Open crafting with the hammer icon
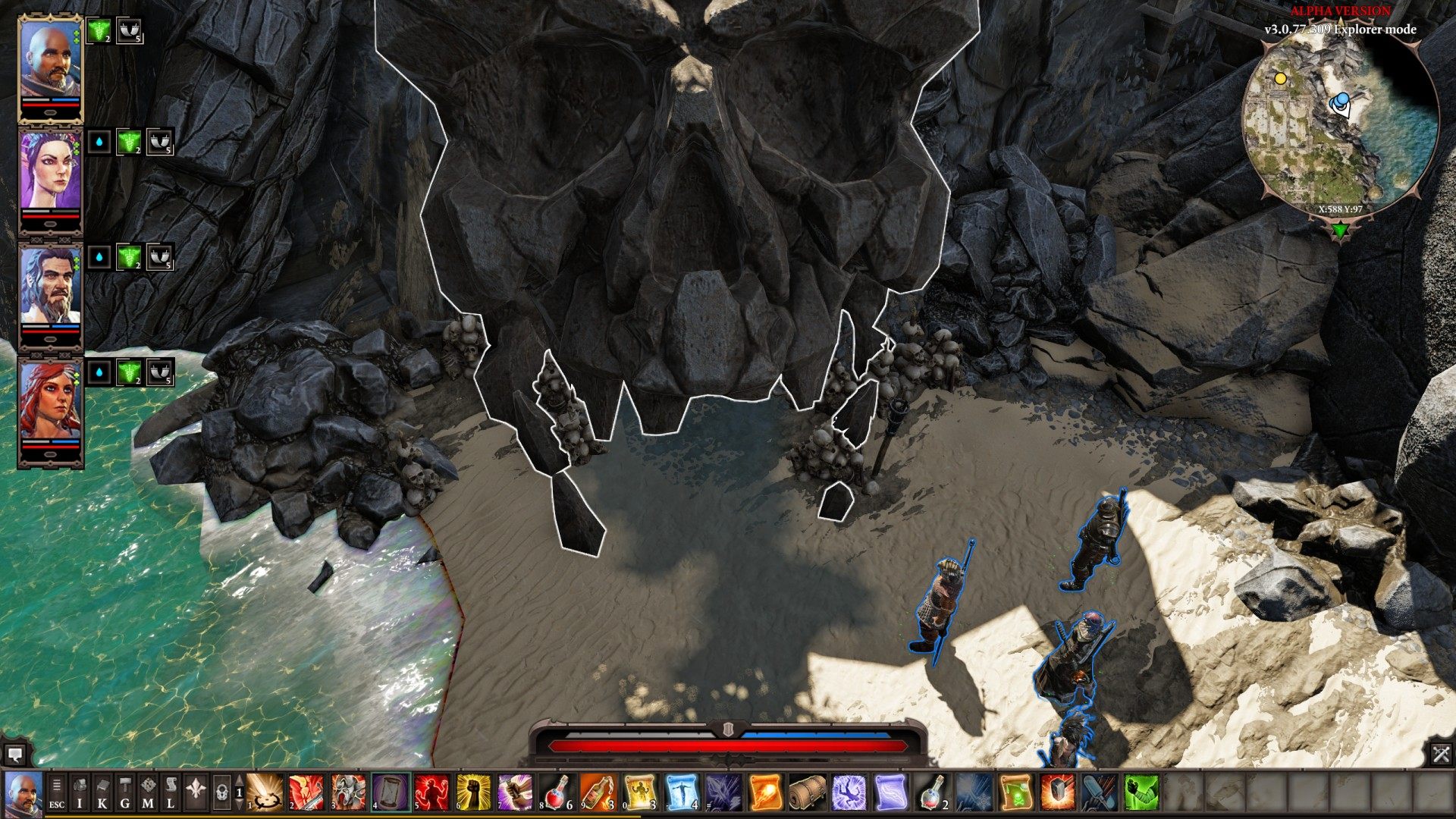This screenshot has height=819, width=1456. (x=126, y=794)
